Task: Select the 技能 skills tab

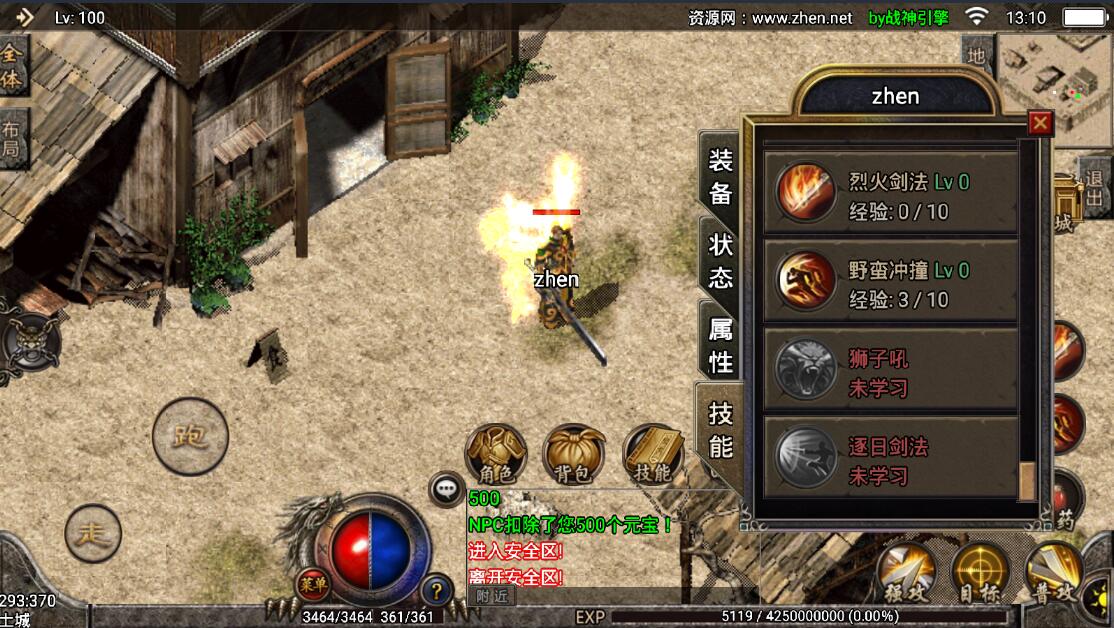Action: click(720, 429)
